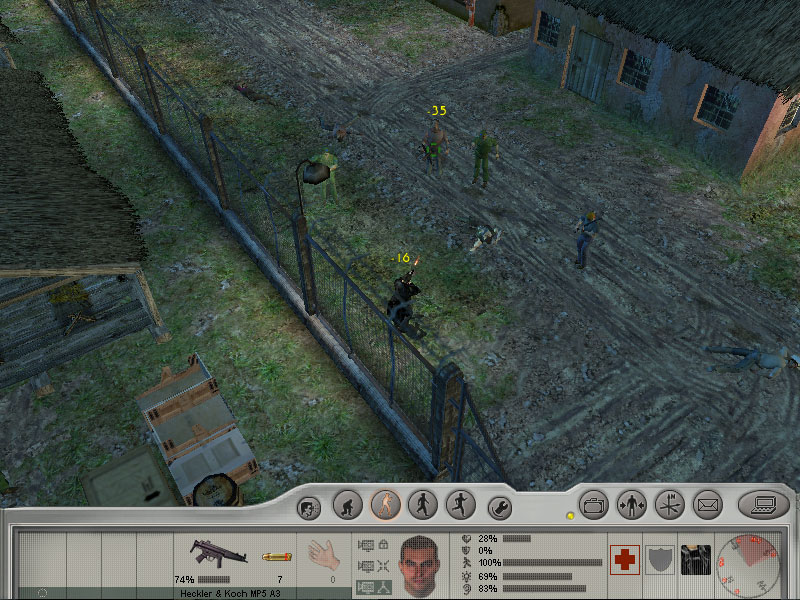Activate the running movement mode

pos(460,505)
